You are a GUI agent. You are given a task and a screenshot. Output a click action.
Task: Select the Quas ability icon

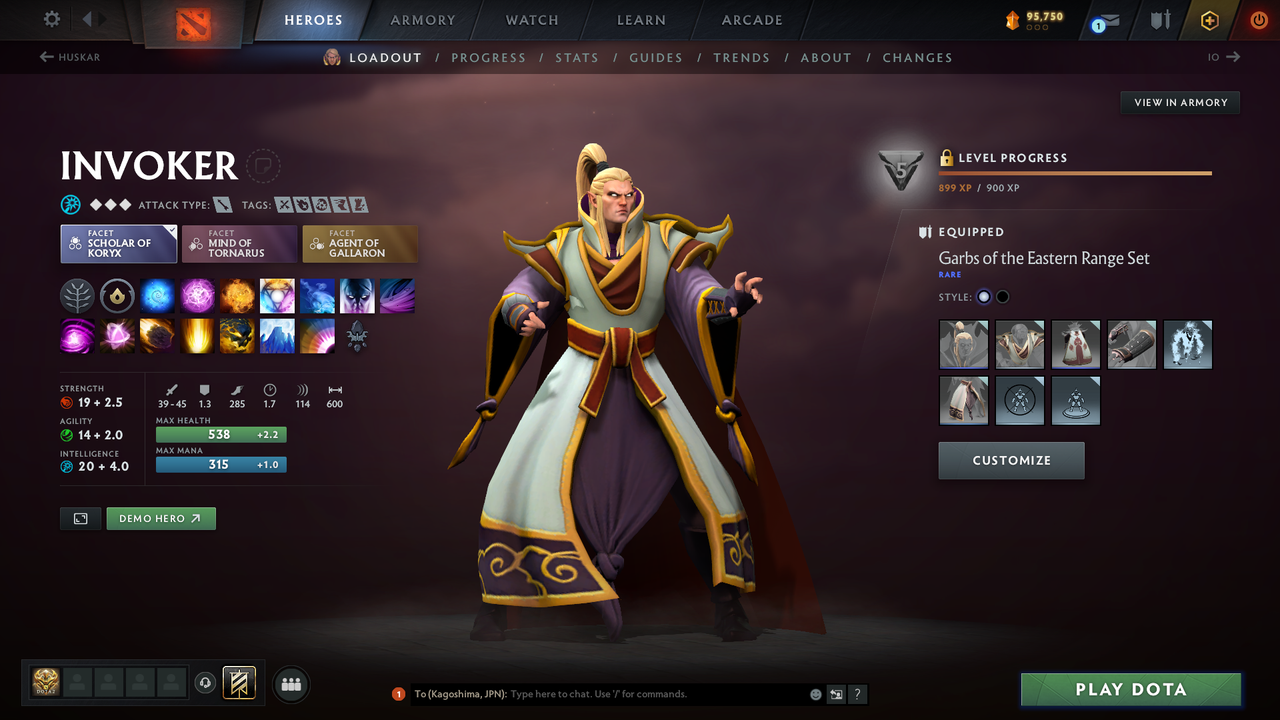click(x=157, y=295)
